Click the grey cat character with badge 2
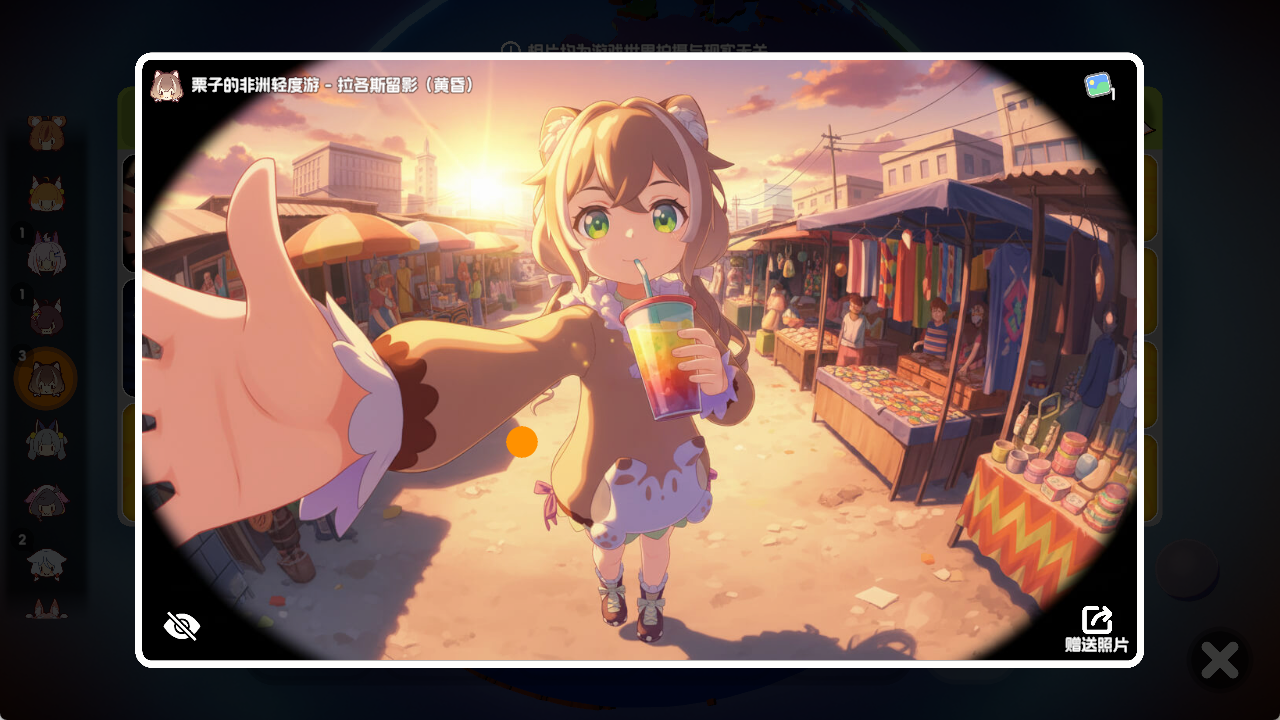Viewport: 1280px width, 720px height. [44, 565]
